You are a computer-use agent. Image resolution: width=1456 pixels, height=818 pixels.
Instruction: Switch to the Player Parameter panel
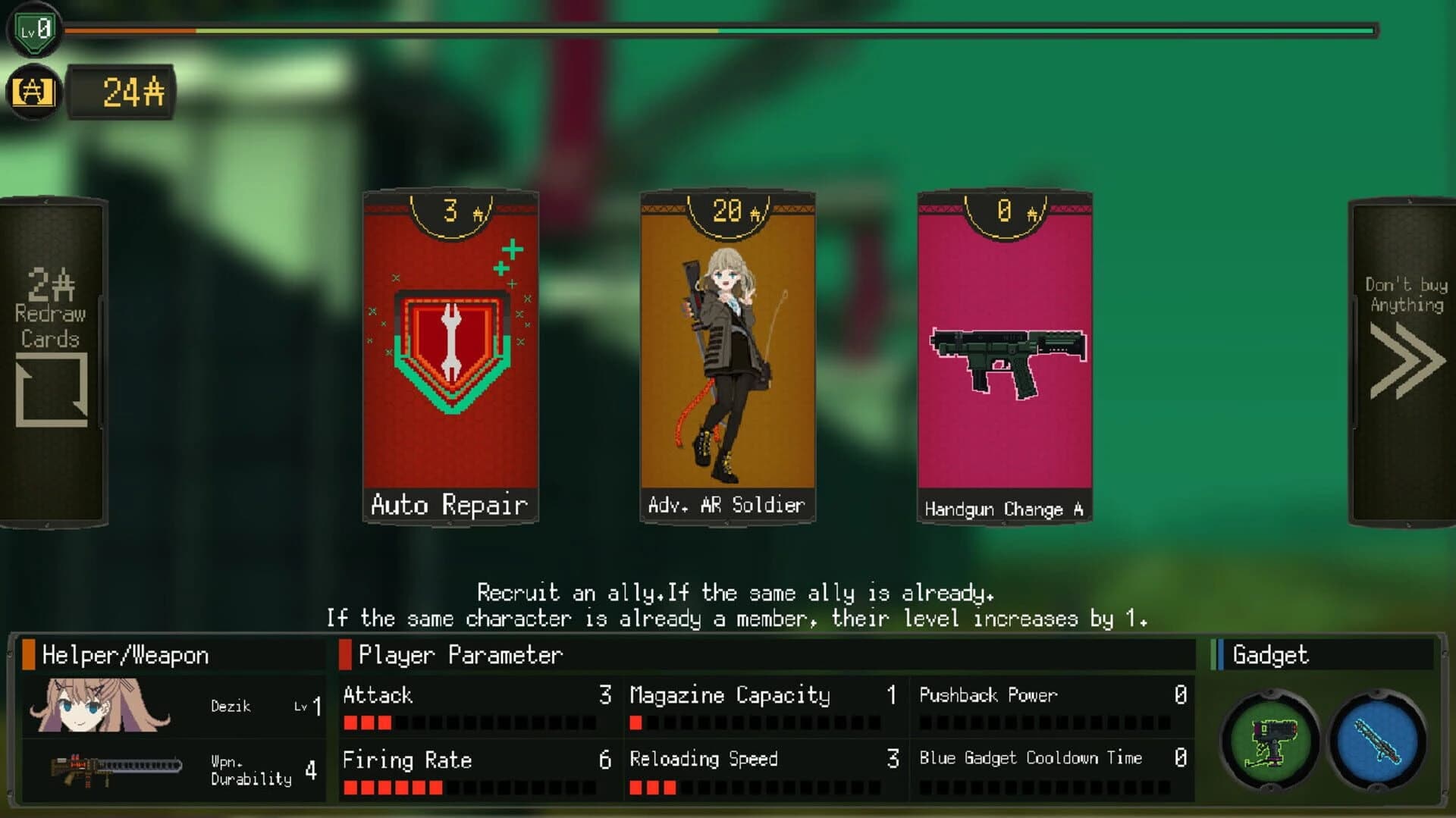click(x=459, y=655)
